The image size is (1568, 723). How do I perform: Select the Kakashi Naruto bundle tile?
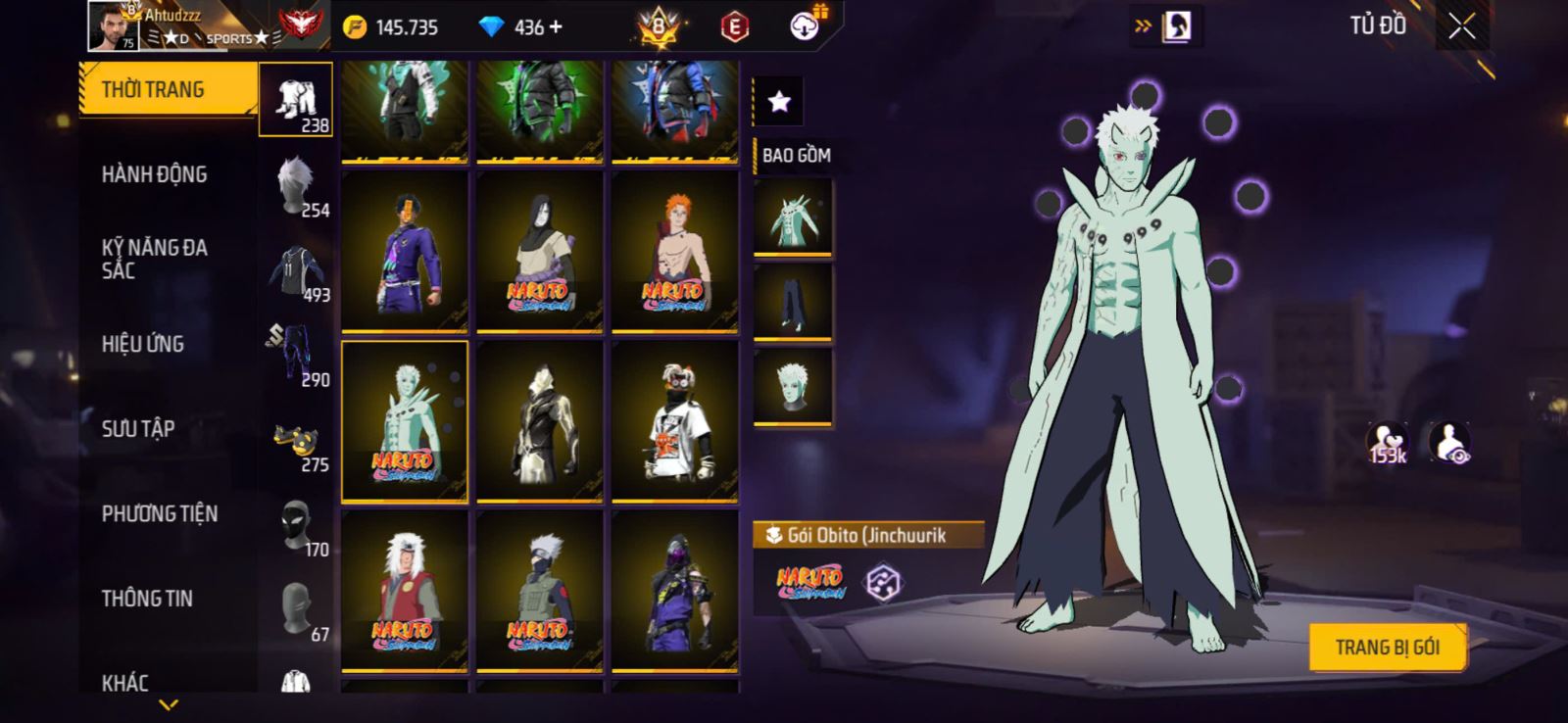pyautogui.click(x=539, y=591)
